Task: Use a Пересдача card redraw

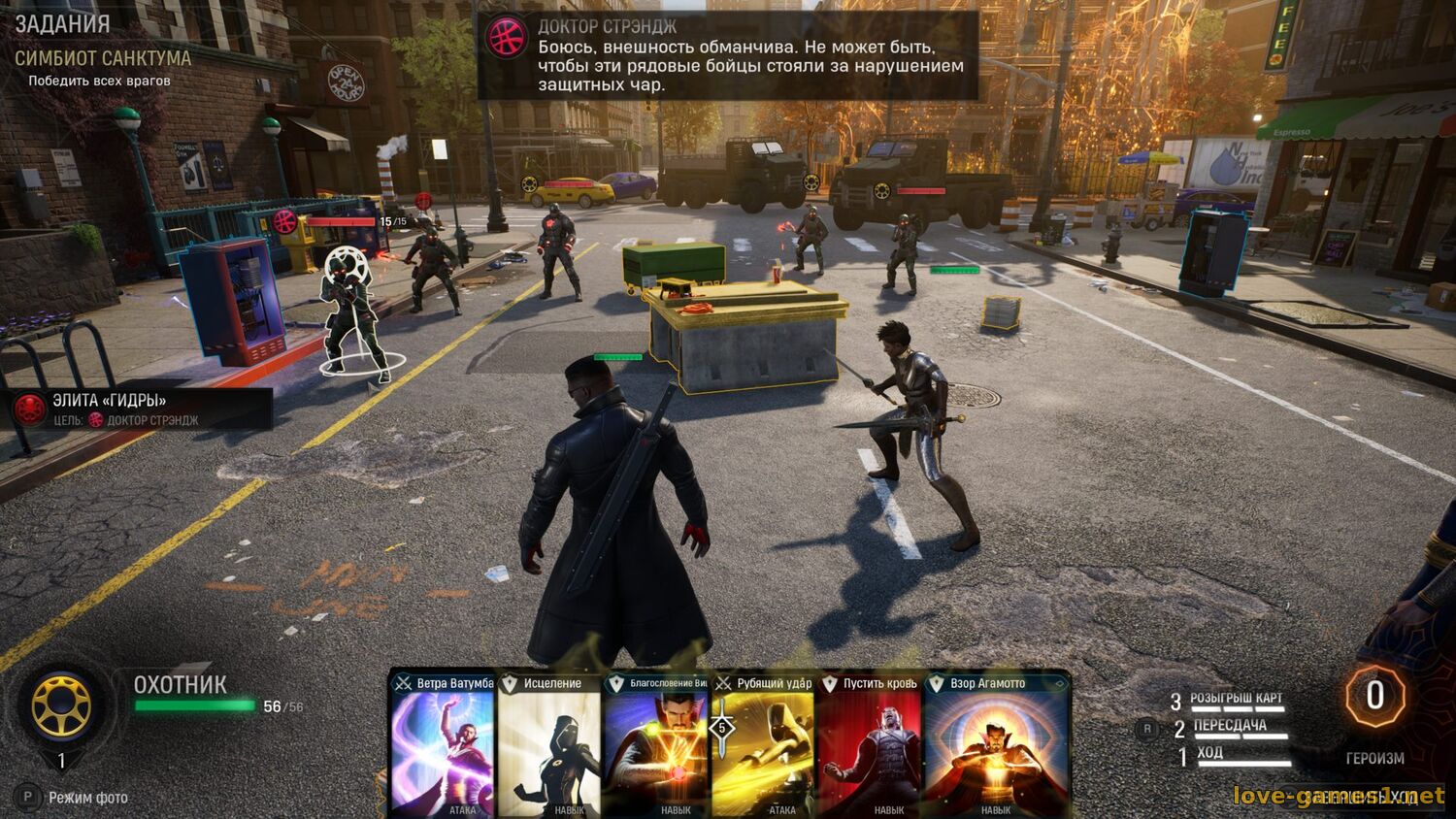Action: point(1229,727)
